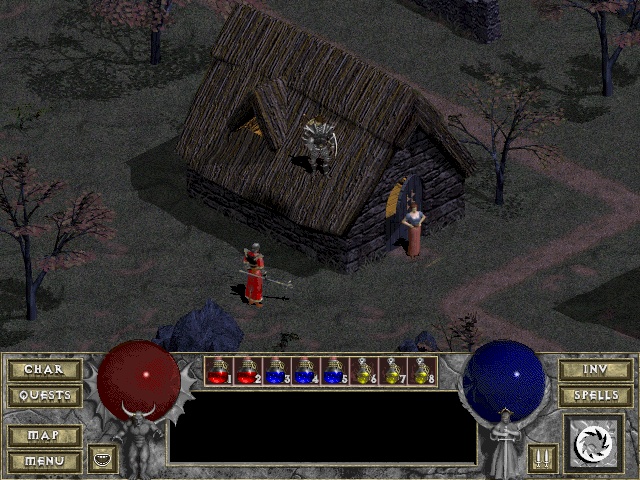This screenshot has height=480, width=640.
Task: Use the red healing potion in belt slot 2
Action: point(248,371)
